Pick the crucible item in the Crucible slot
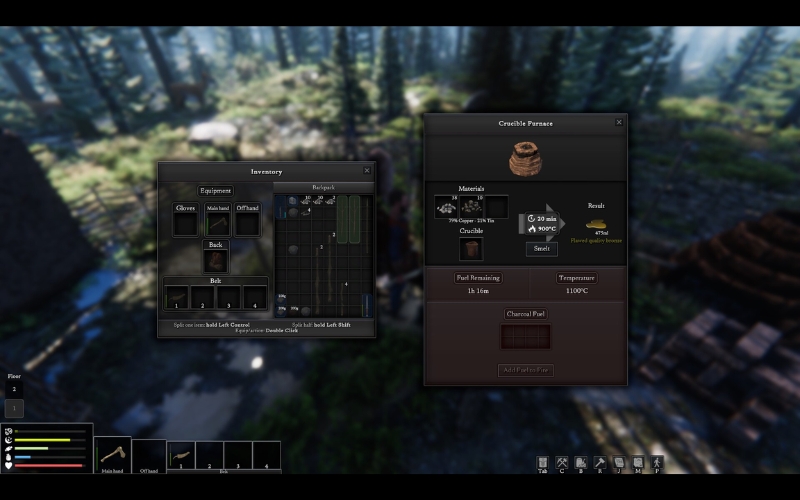The image size is (800, 500). (x=471, y=249)
